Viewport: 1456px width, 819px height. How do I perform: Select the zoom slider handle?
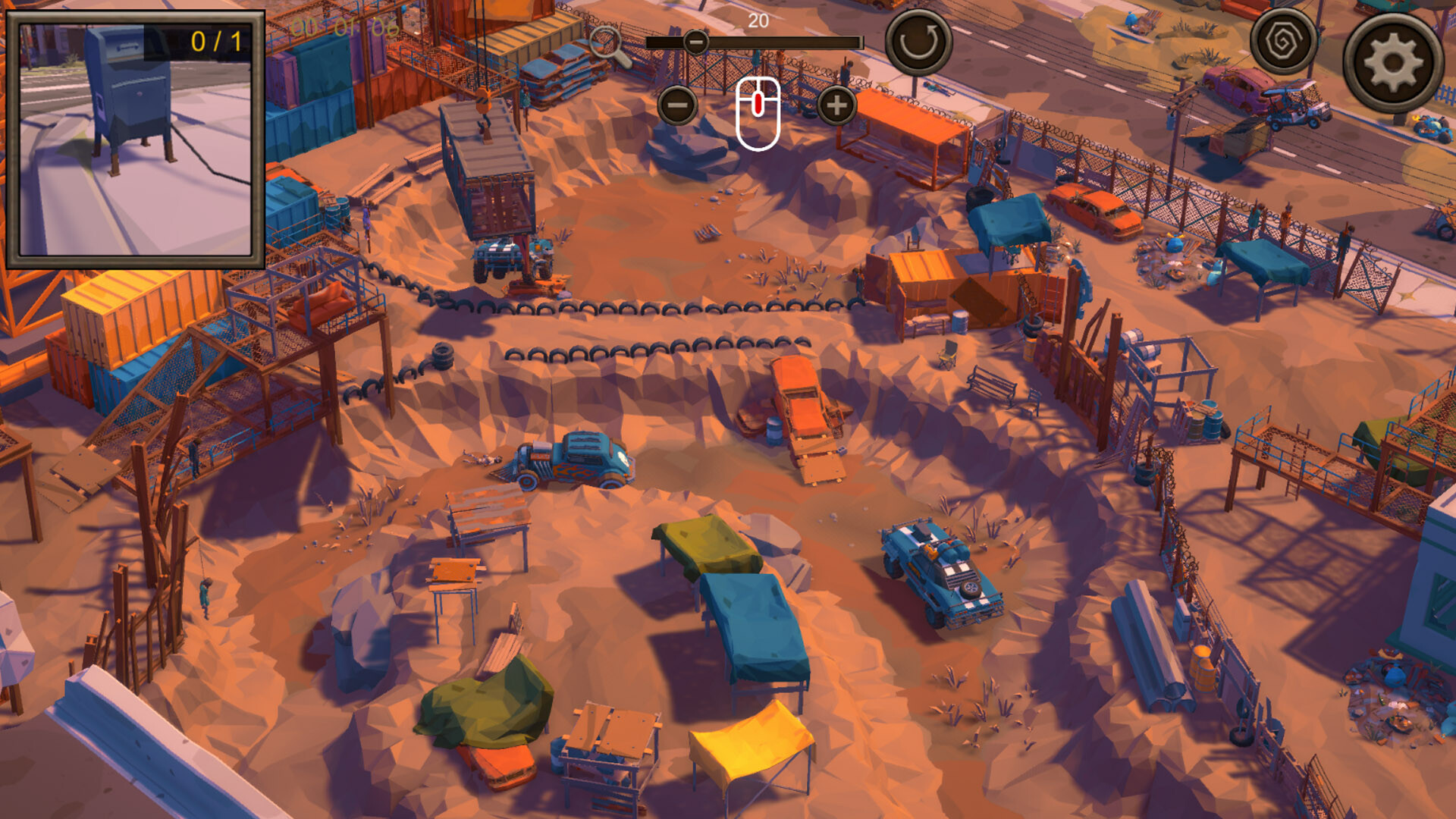pos(695,42)
